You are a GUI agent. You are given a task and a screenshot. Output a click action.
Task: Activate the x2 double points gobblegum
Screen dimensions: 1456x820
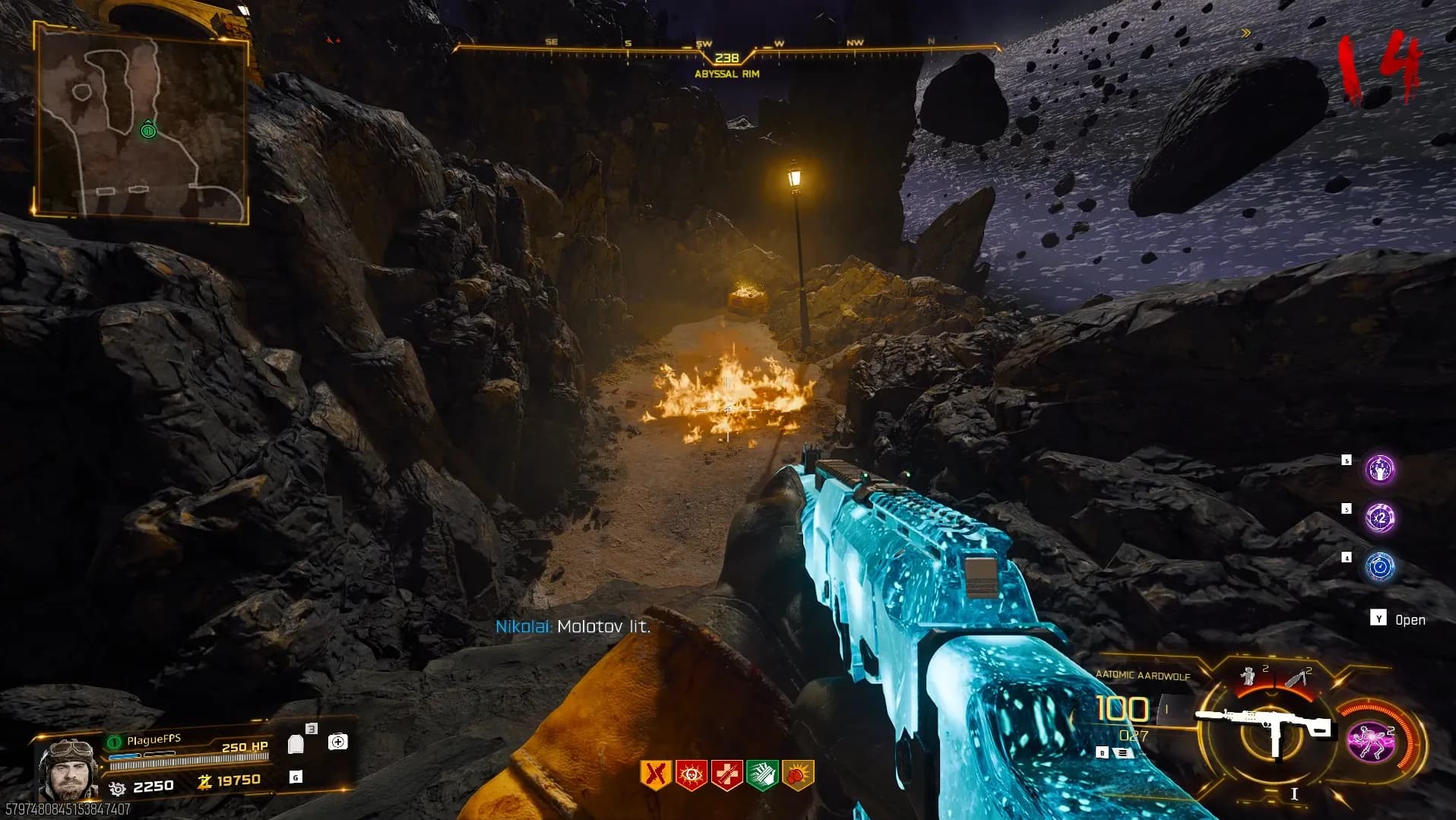pos(1379,518)
